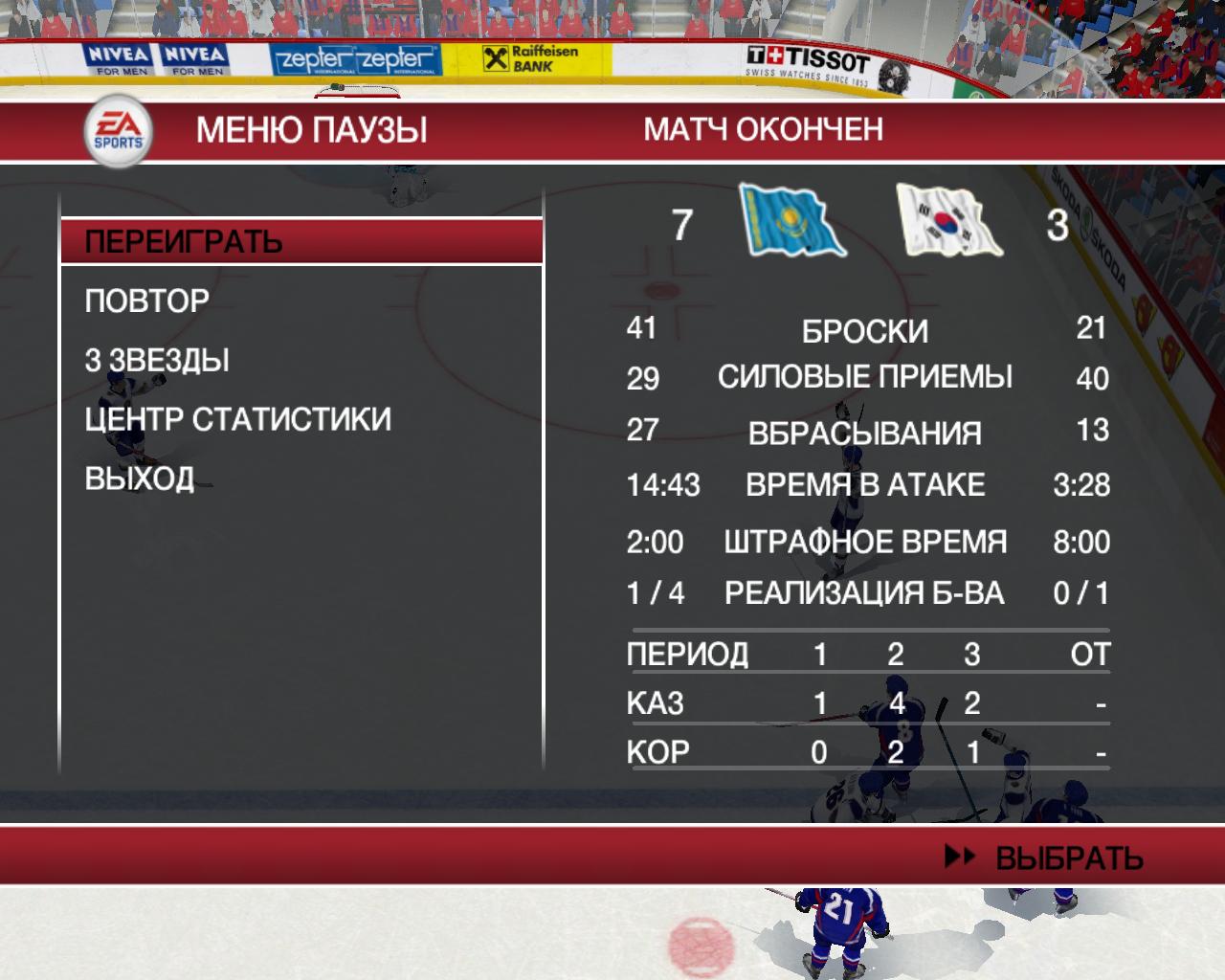Show the 3 ЗВЕЗДЫ screen
Viewport: 1225px width, 980px height.
(157, 360)
